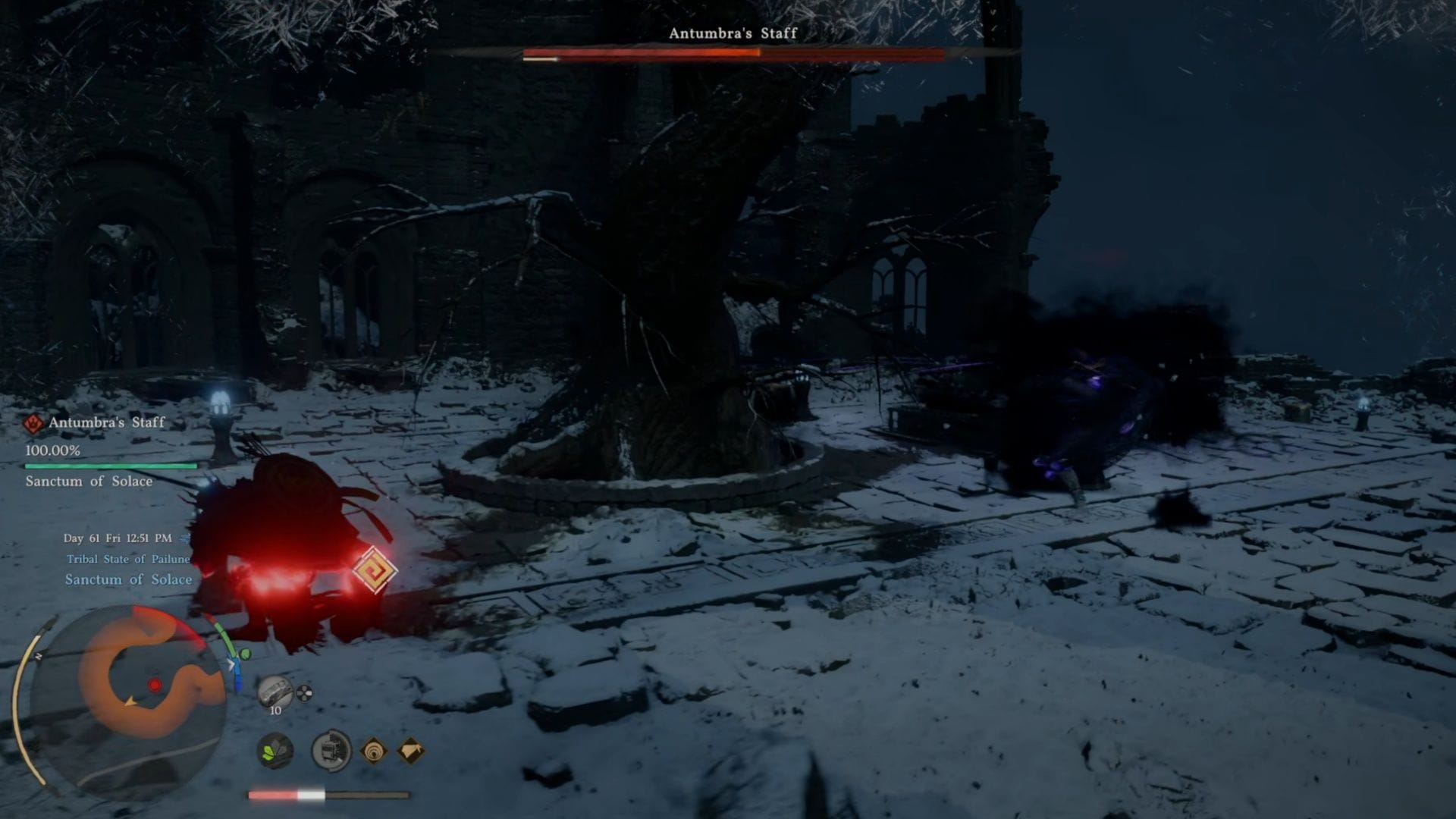Select the round gray gear slot icon
Image resolution: width=1456 pixels, height=819 pixels.
click(x=331, y=751)
